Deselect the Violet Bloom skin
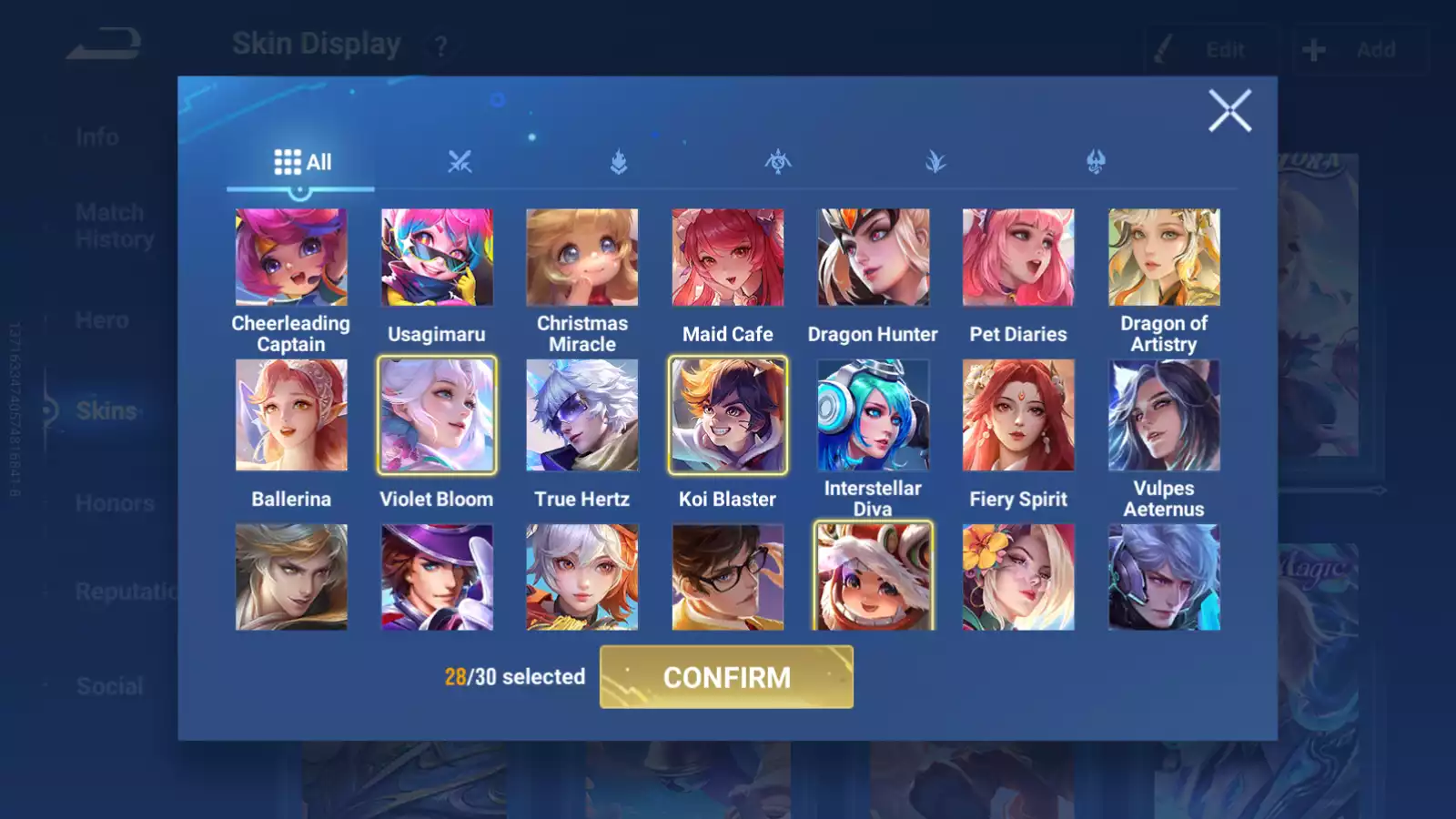 (x=437, y=416)
